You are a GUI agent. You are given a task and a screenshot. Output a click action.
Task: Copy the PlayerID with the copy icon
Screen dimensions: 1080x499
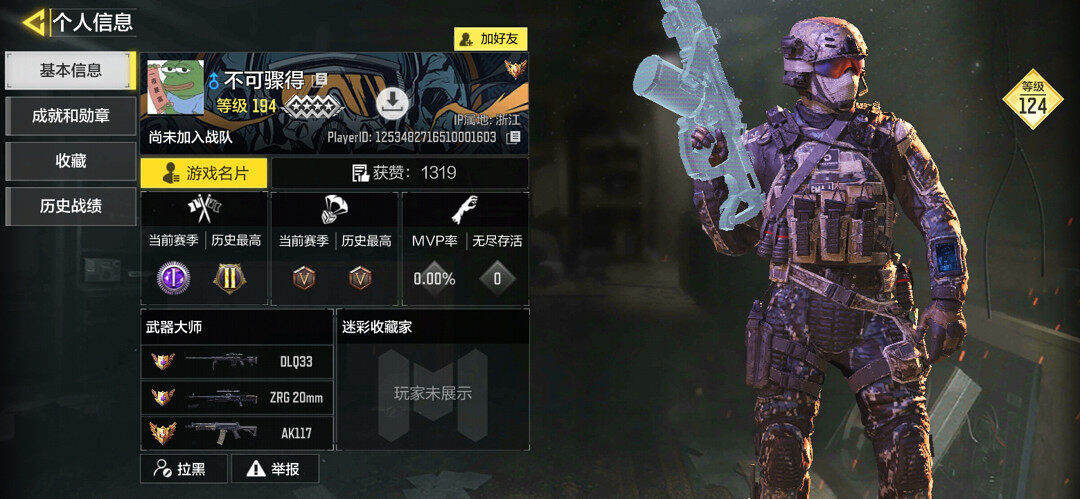pos(513,137)
